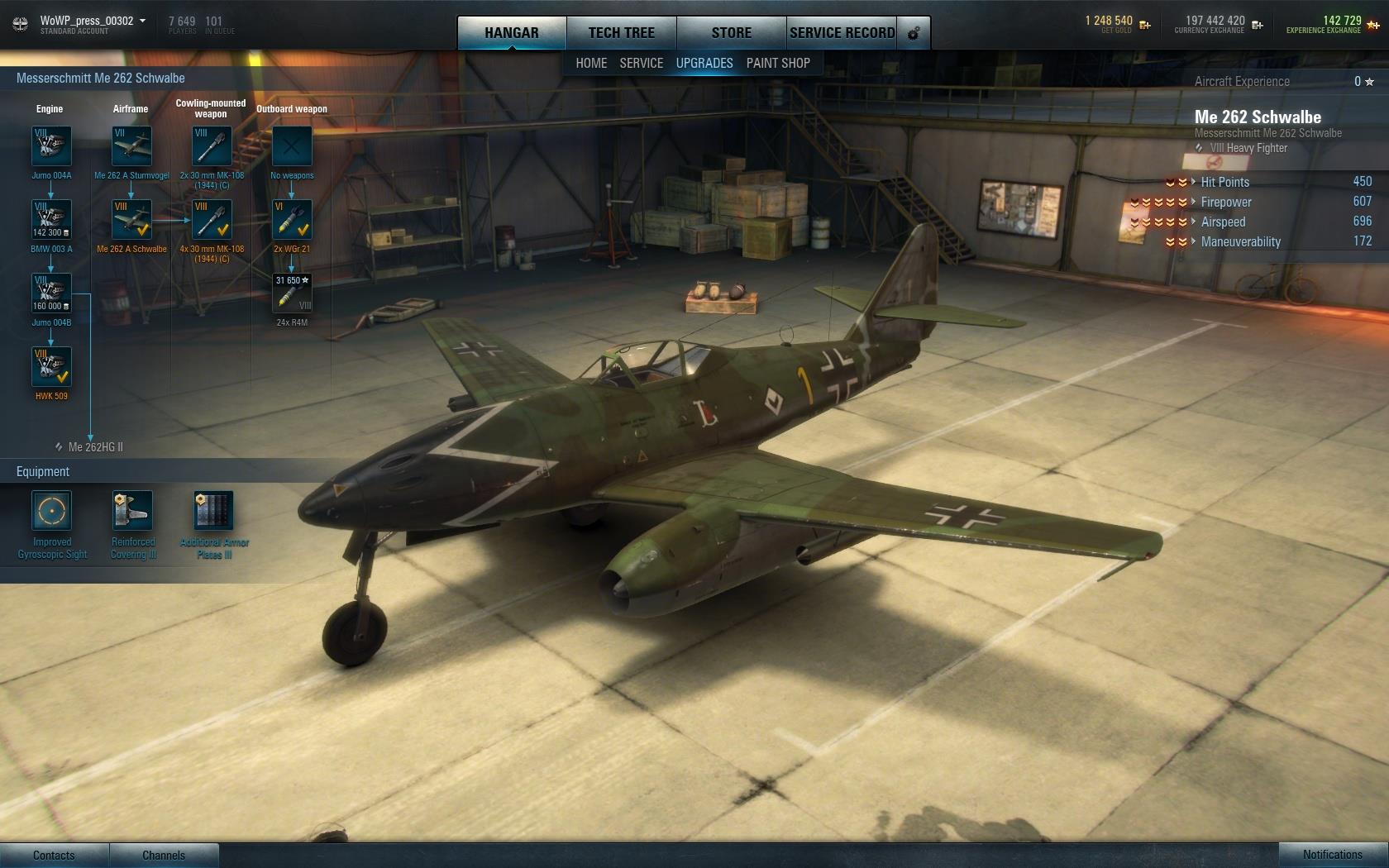
Task: Switch to the Hangar tab
Action: tap(511, 33)
